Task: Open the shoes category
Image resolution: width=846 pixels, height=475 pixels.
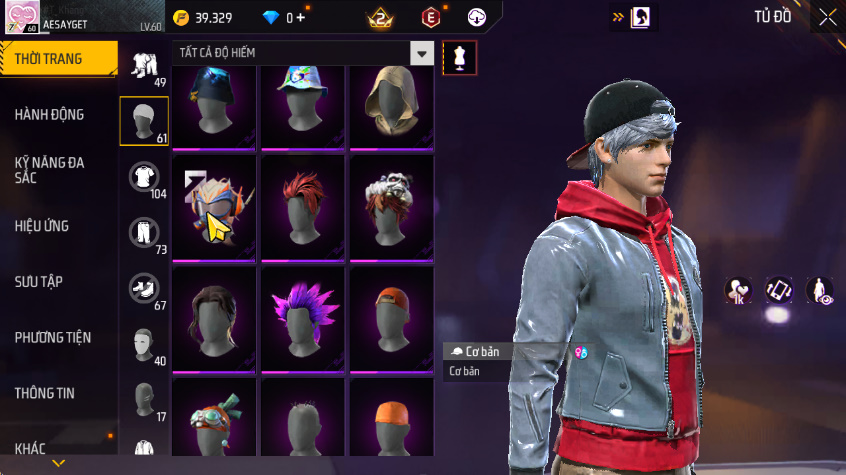Action: 144,288
